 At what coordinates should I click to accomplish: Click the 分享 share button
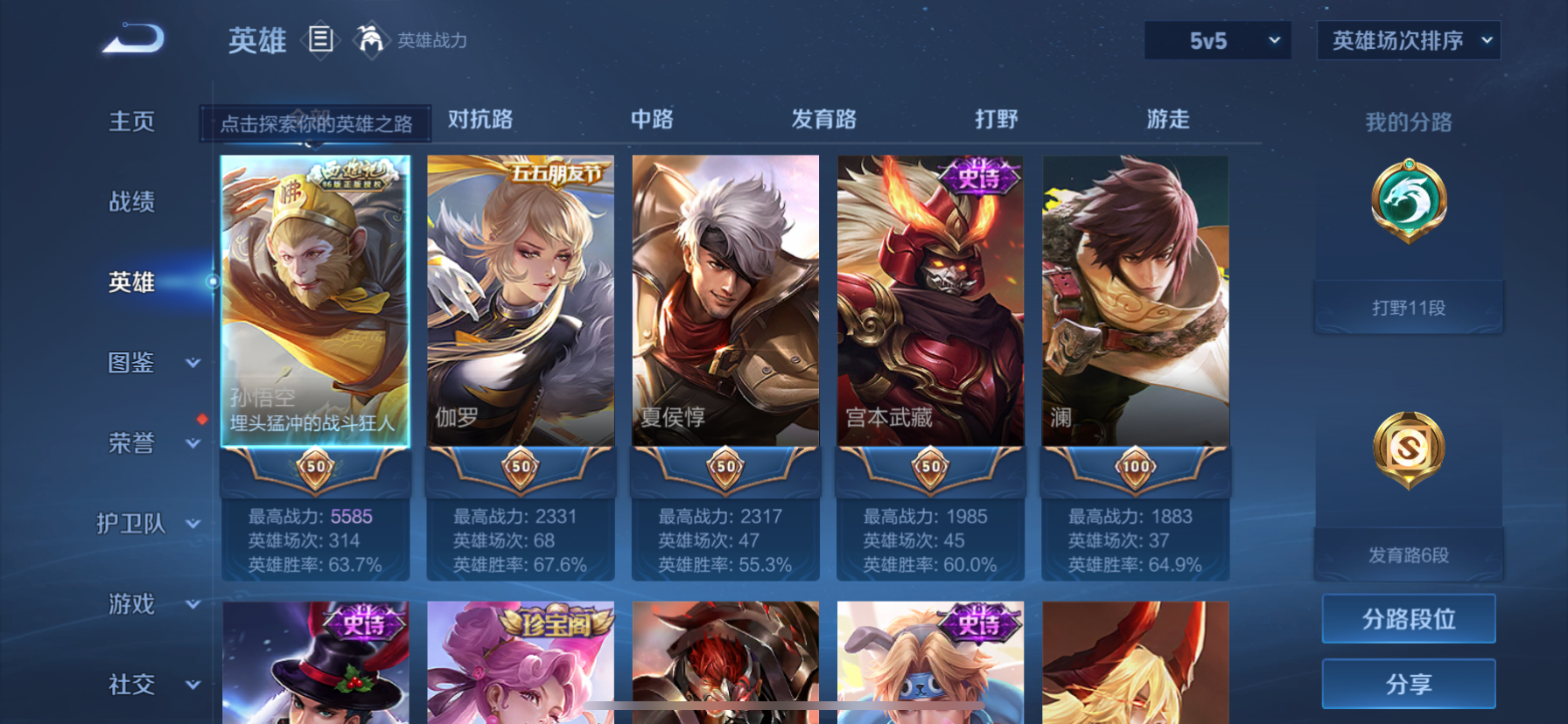(x=1408, y=684)
